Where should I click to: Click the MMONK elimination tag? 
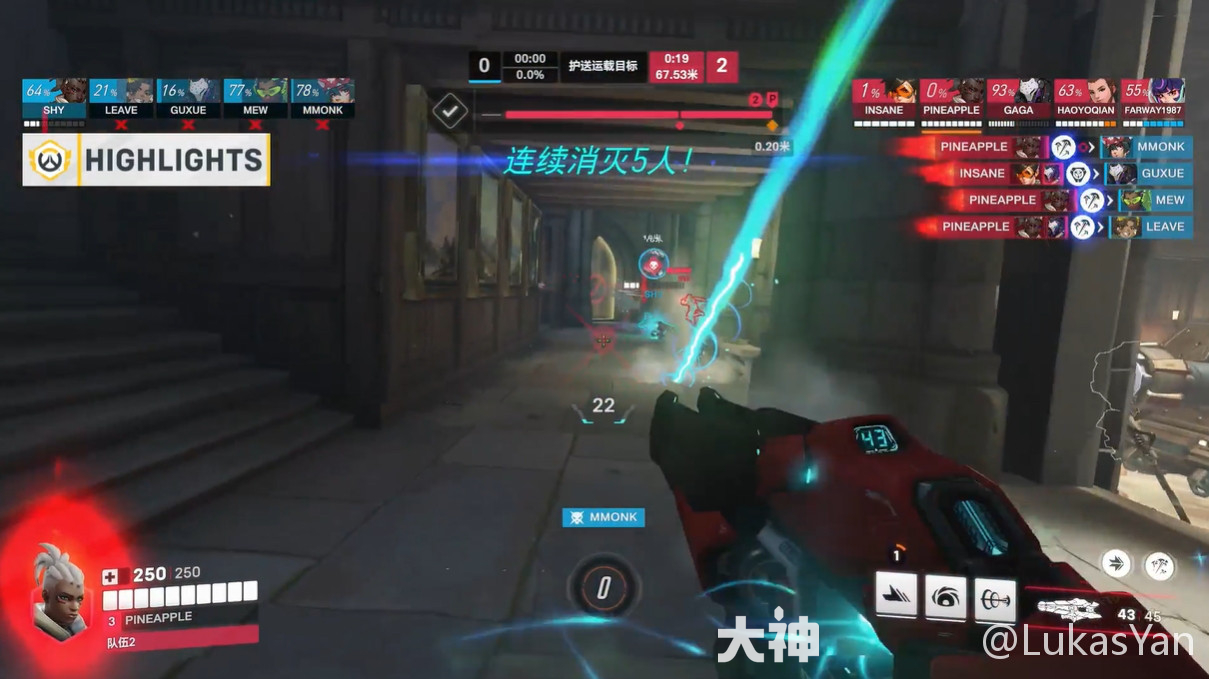pyautogui.click(x=603, y=517)
